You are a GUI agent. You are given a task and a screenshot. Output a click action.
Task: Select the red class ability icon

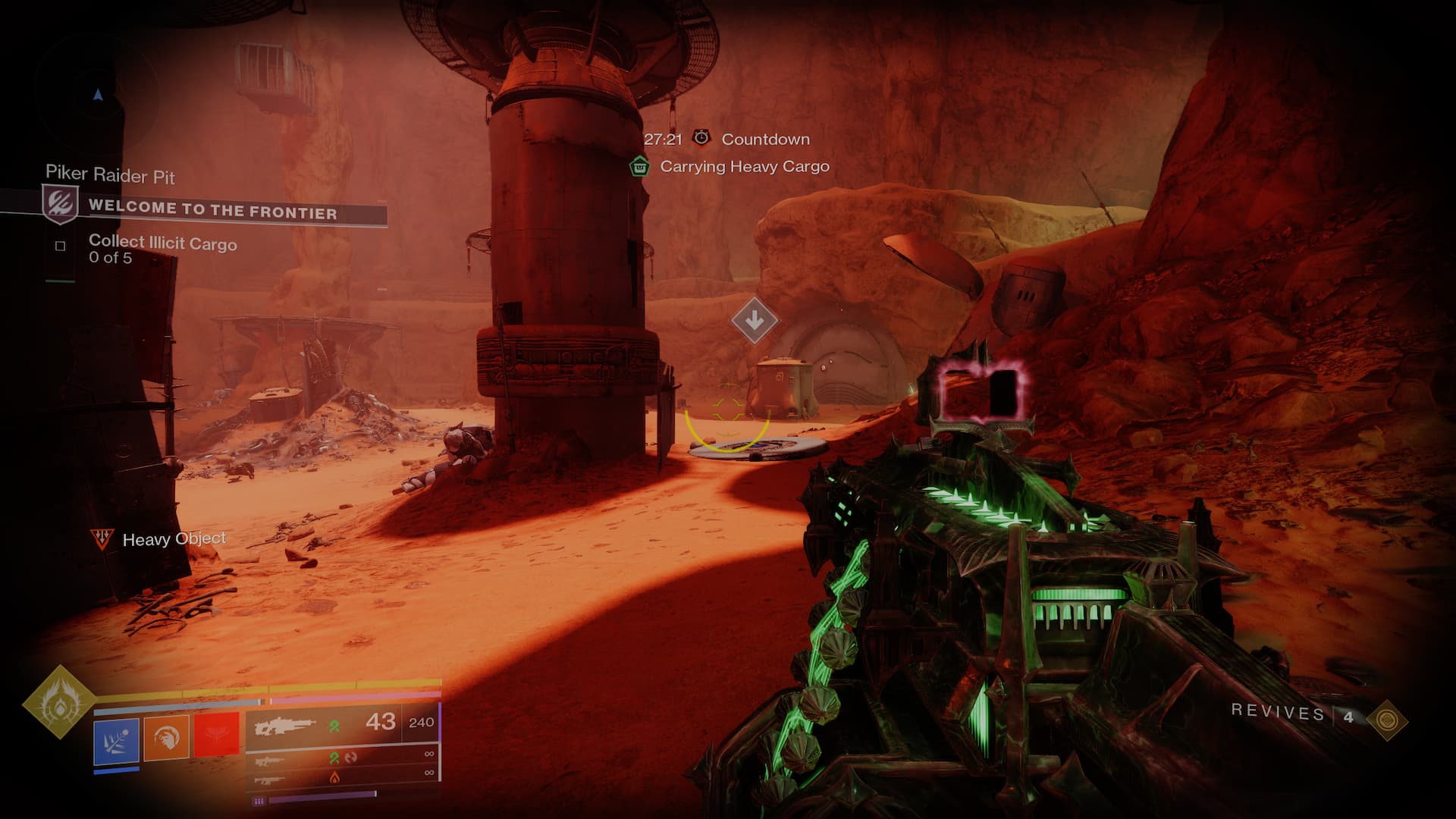click(216, 735)
